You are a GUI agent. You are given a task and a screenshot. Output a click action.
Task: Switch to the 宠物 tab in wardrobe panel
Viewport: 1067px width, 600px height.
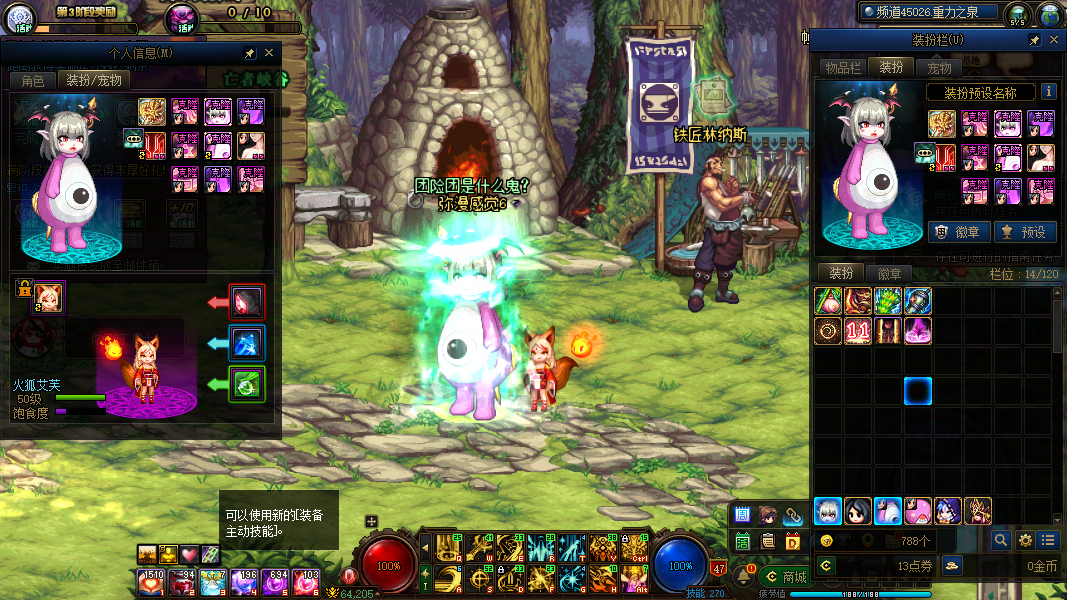pos(939,67)
